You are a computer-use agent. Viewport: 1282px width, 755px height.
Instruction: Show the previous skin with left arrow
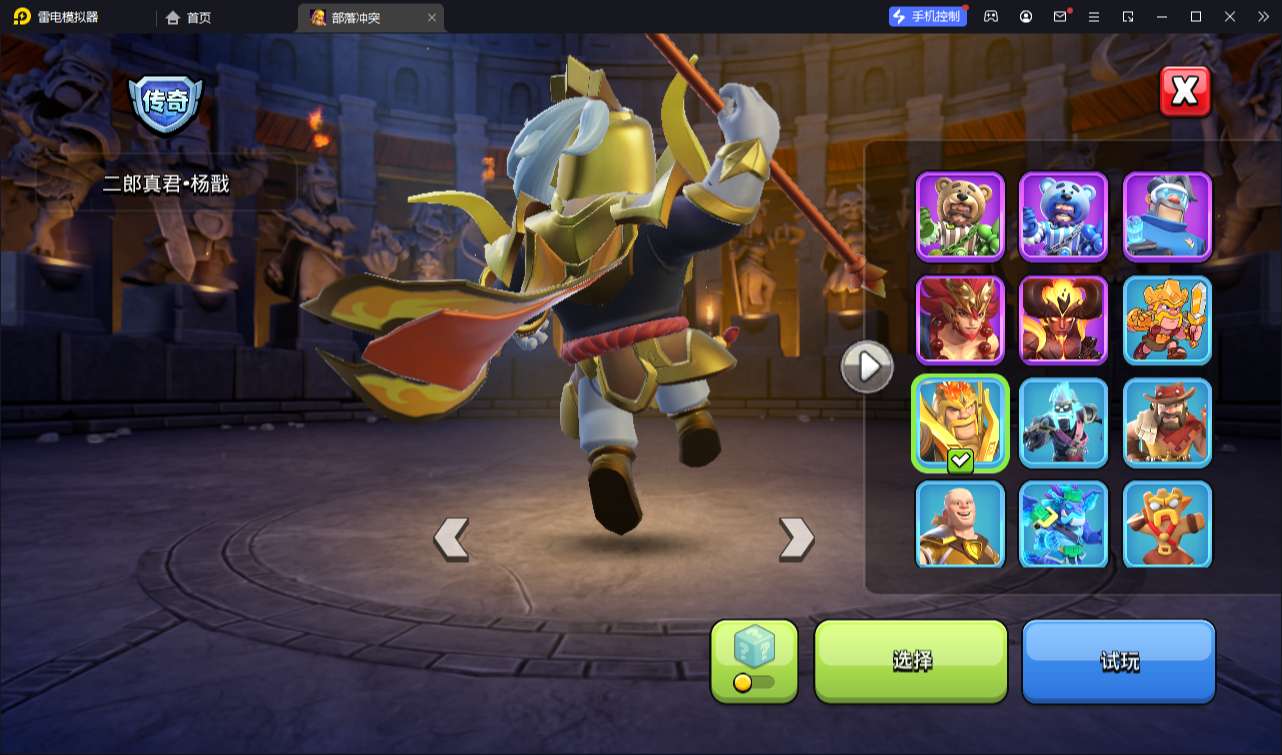click(451, 539)
